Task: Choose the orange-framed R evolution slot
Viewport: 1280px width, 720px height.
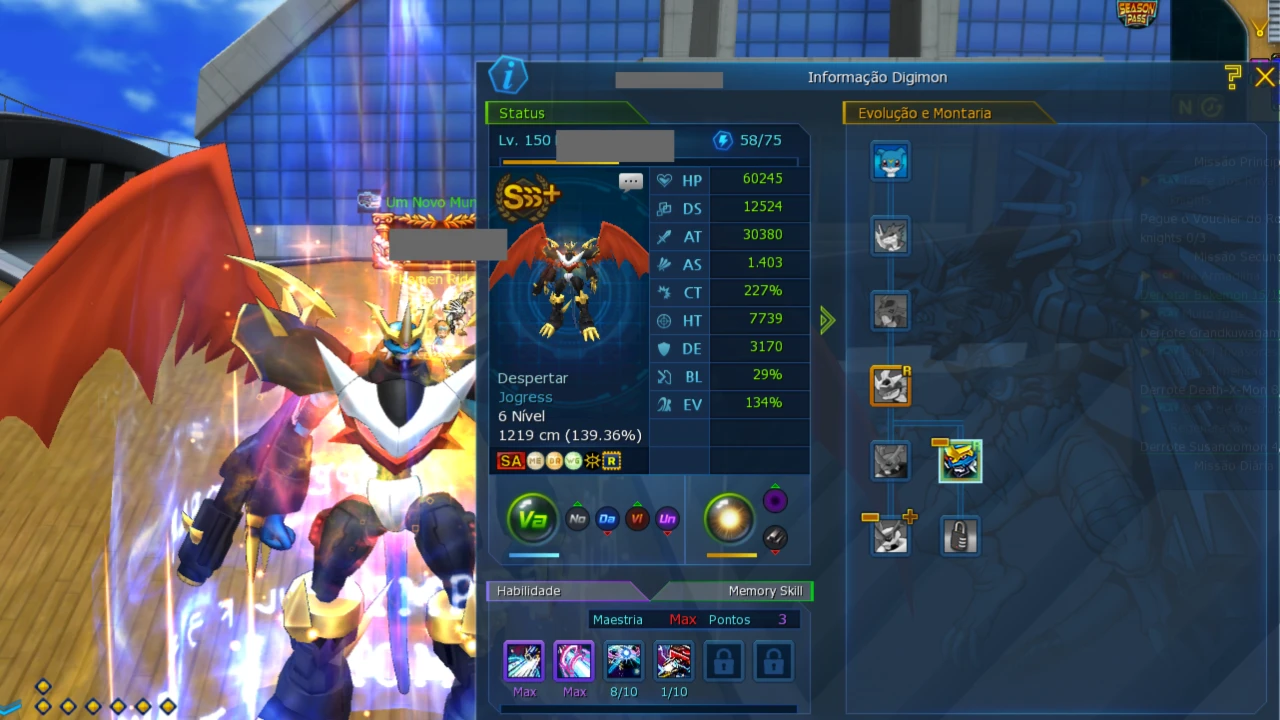Action: [890, 385]
